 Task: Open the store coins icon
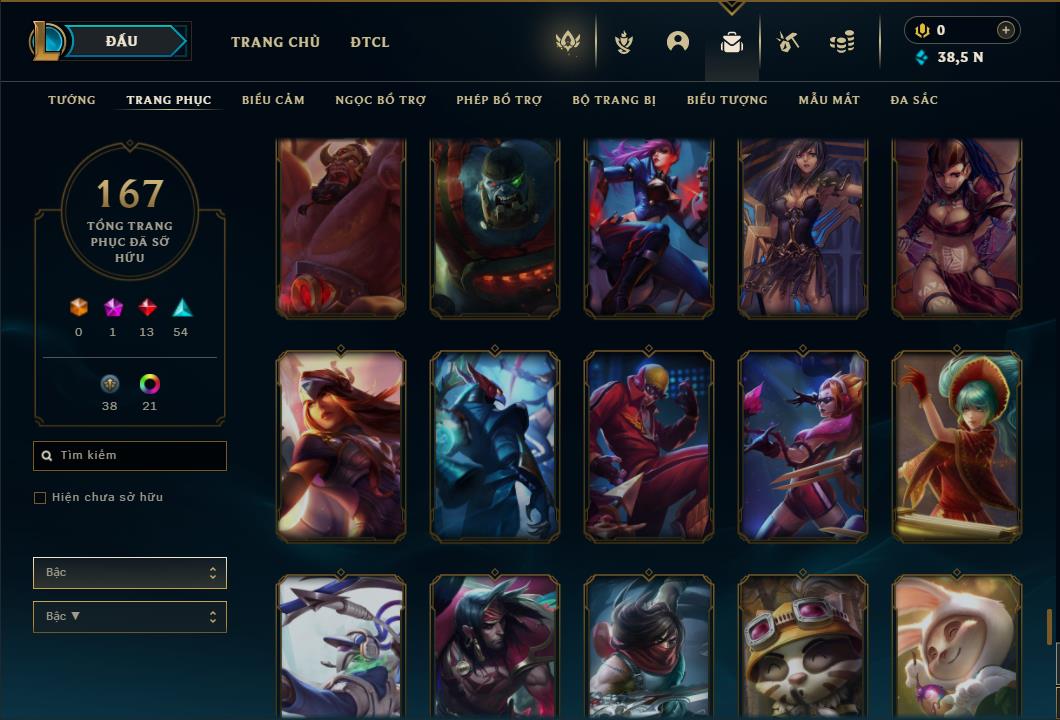[842, 42]
